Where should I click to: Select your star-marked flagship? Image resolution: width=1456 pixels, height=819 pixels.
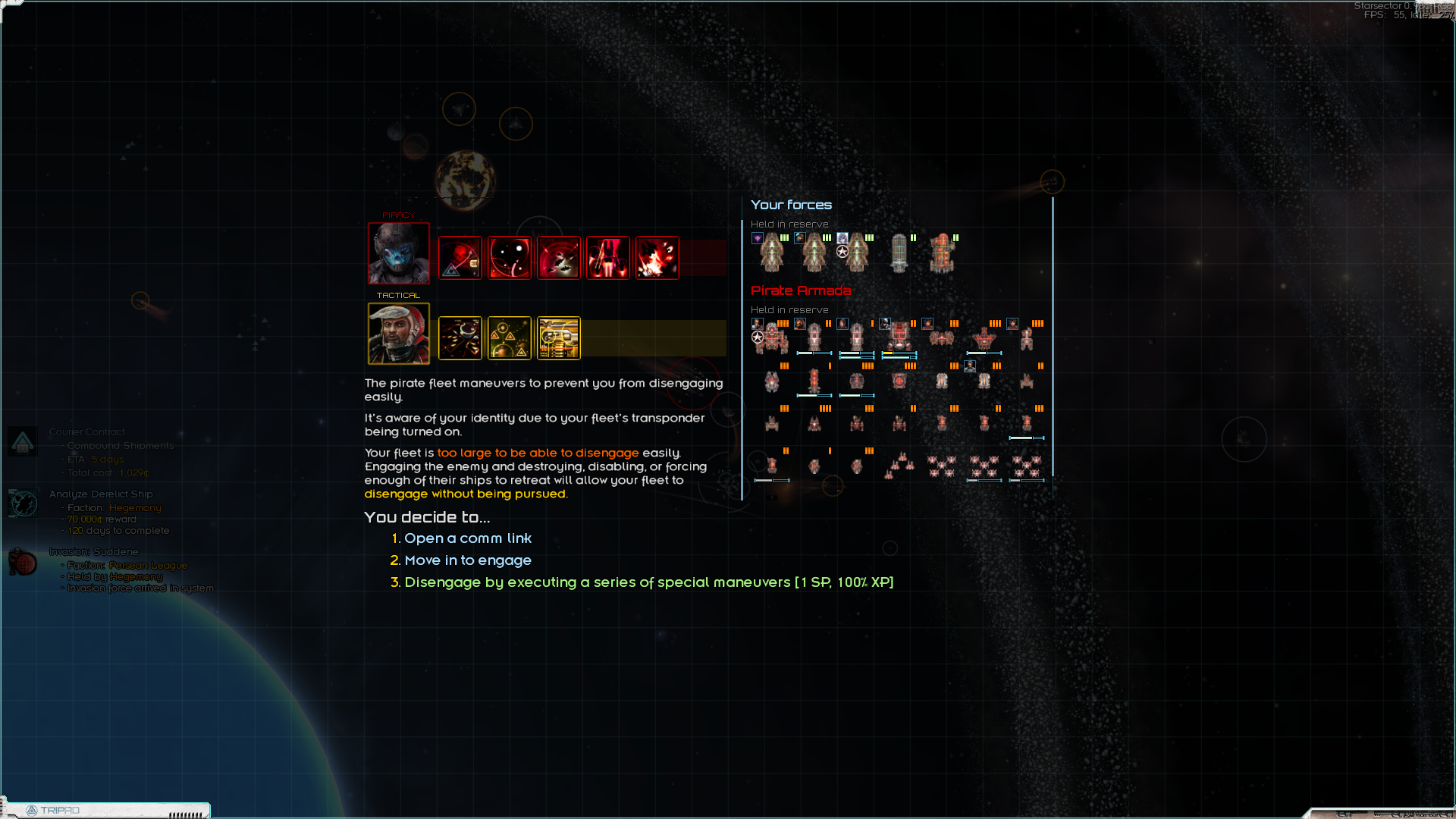pos(857,253)
